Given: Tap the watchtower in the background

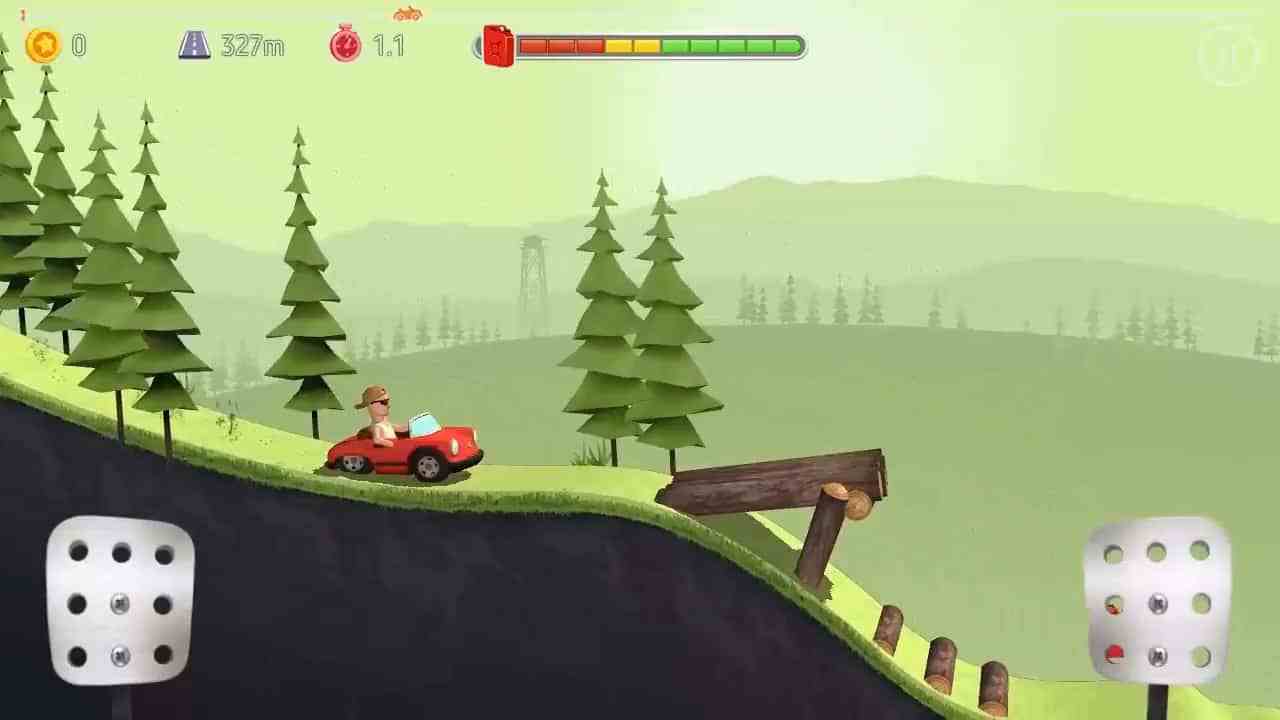Looking at the screenshot, I should click(533, 270).
